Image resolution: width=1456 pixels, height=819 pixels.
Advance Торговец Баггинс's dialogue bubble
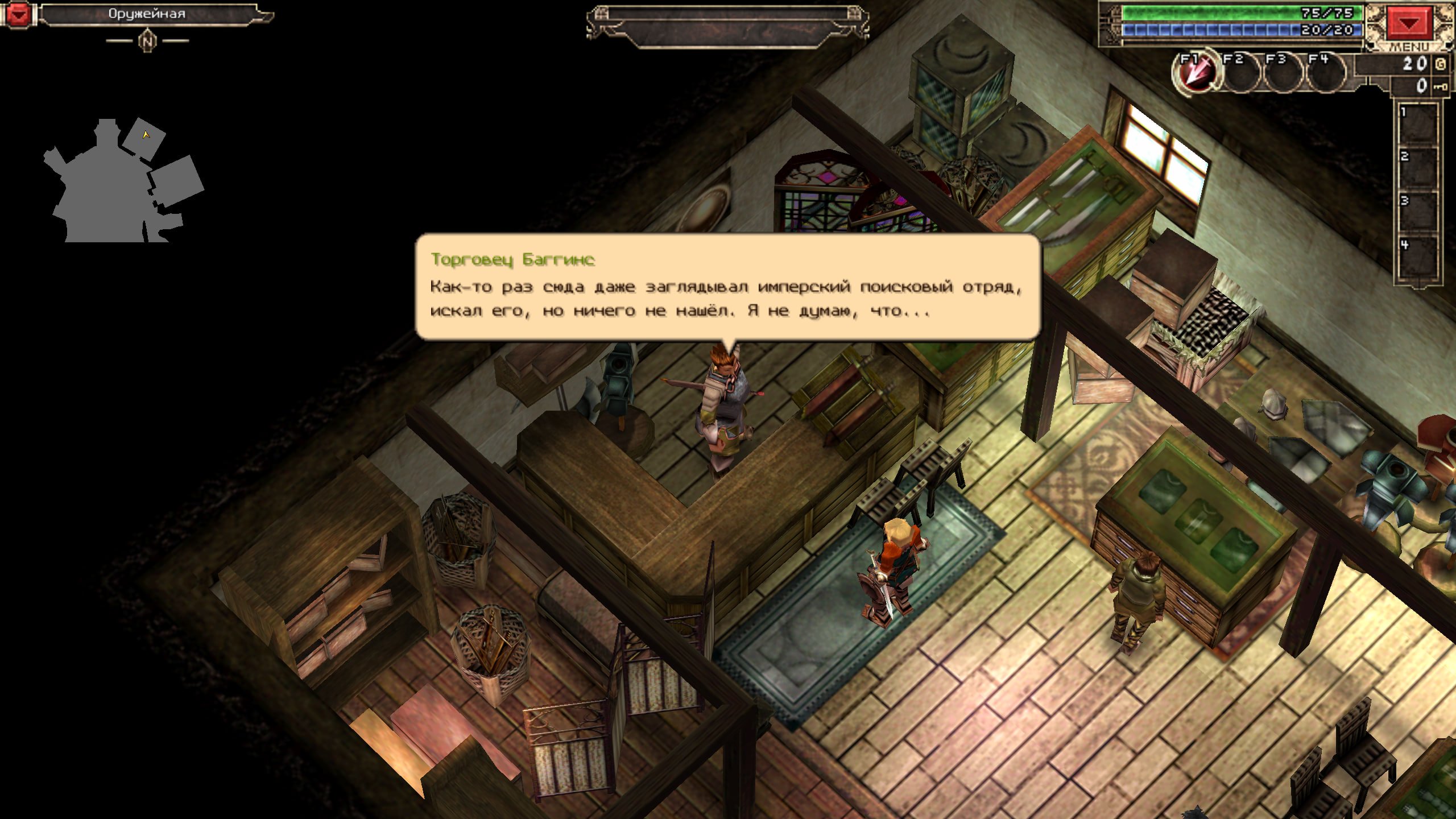pyautogui.click(x=727, y=287)
